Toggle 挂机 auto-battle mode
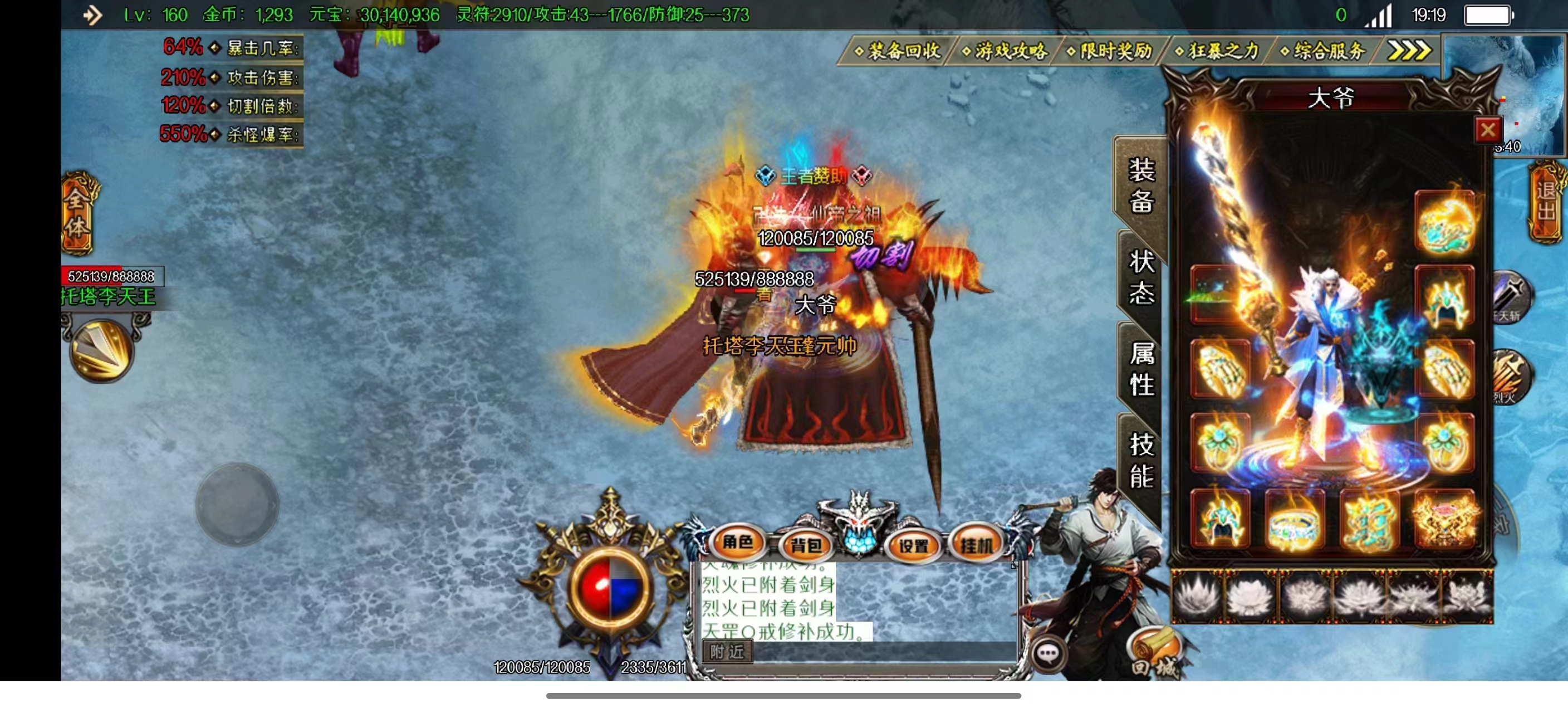The width and height of the screenshot is (1568, 713). point(976,545)
